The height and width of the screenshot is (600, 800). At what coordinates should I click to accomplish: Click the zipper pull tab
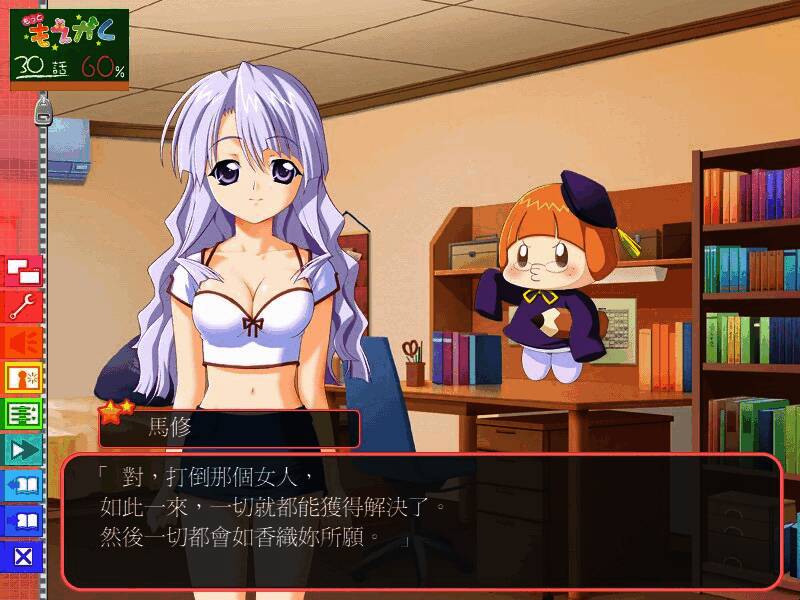pos(42,111)
